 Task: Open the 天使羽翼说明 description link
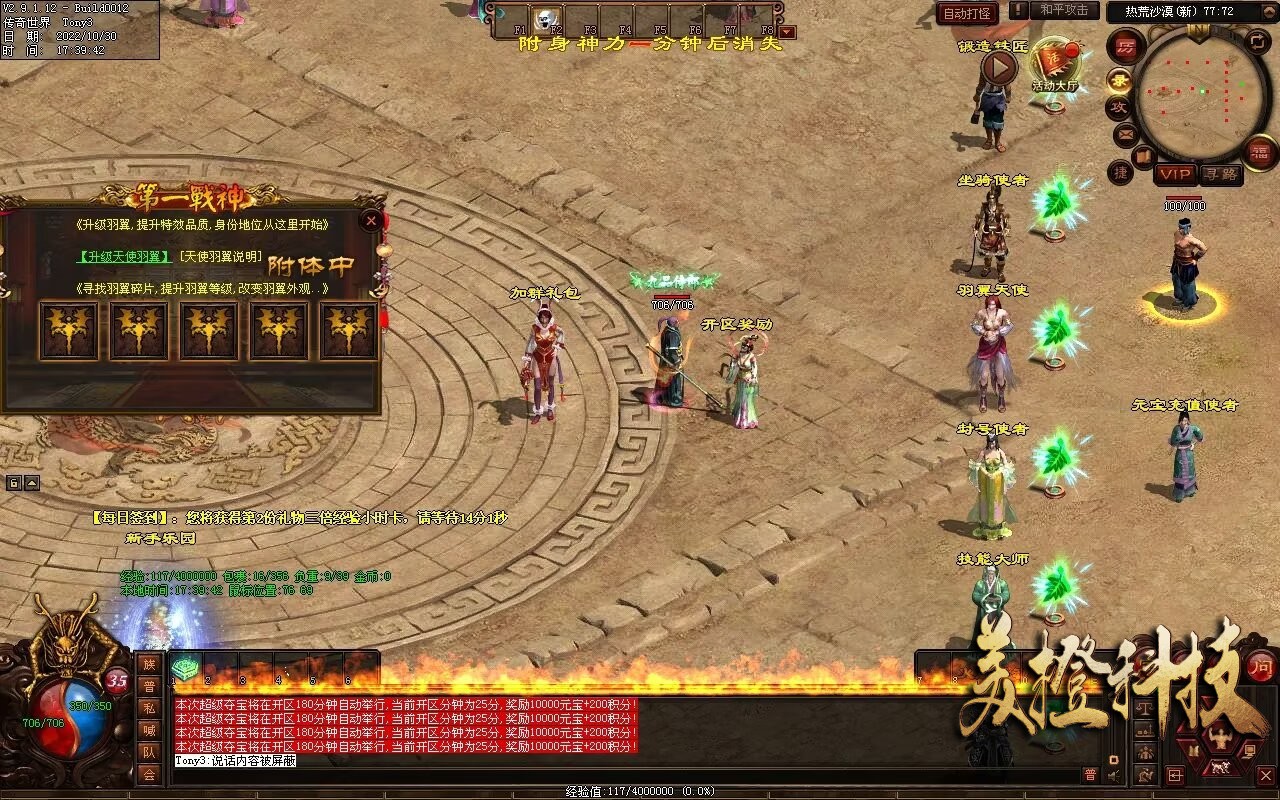click(221, 257)
